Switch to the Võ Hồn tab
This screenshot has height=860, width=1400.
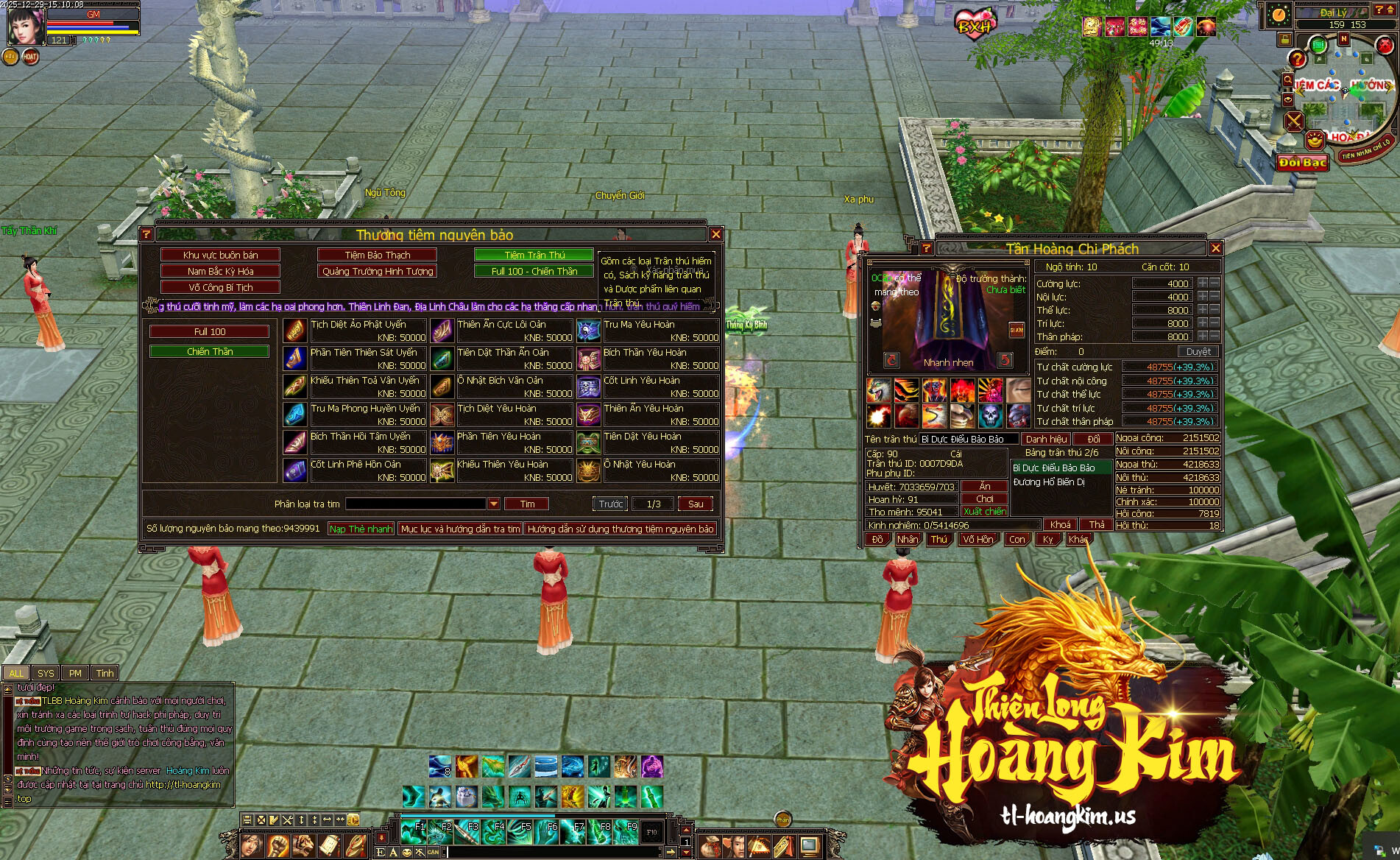[x=978, y=539]
